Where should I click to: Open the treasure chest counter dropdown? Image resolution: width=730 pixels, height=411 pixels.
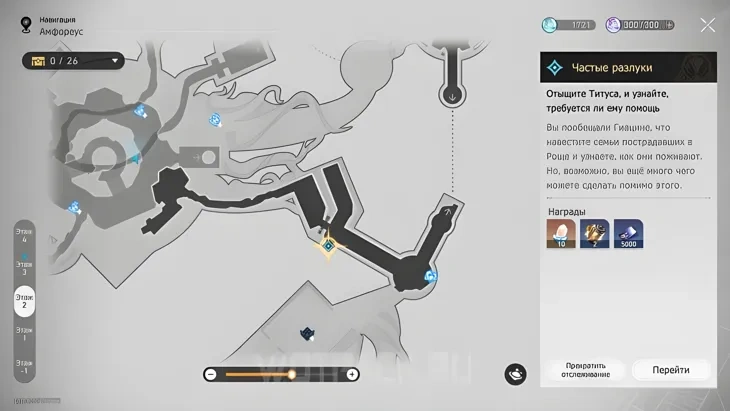tap(74, 61)
